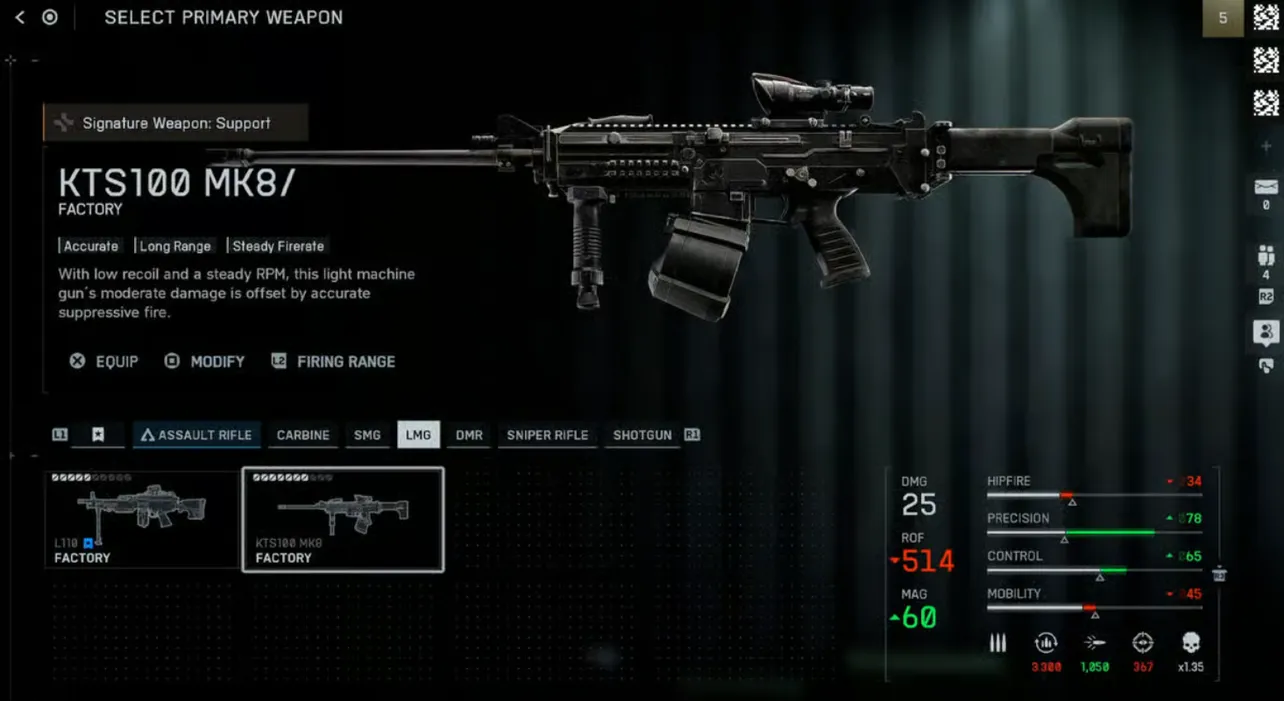This screenshot has width=1284, height=701.
Task: Show the DMR weapons
Action: [x=469, y=435]
